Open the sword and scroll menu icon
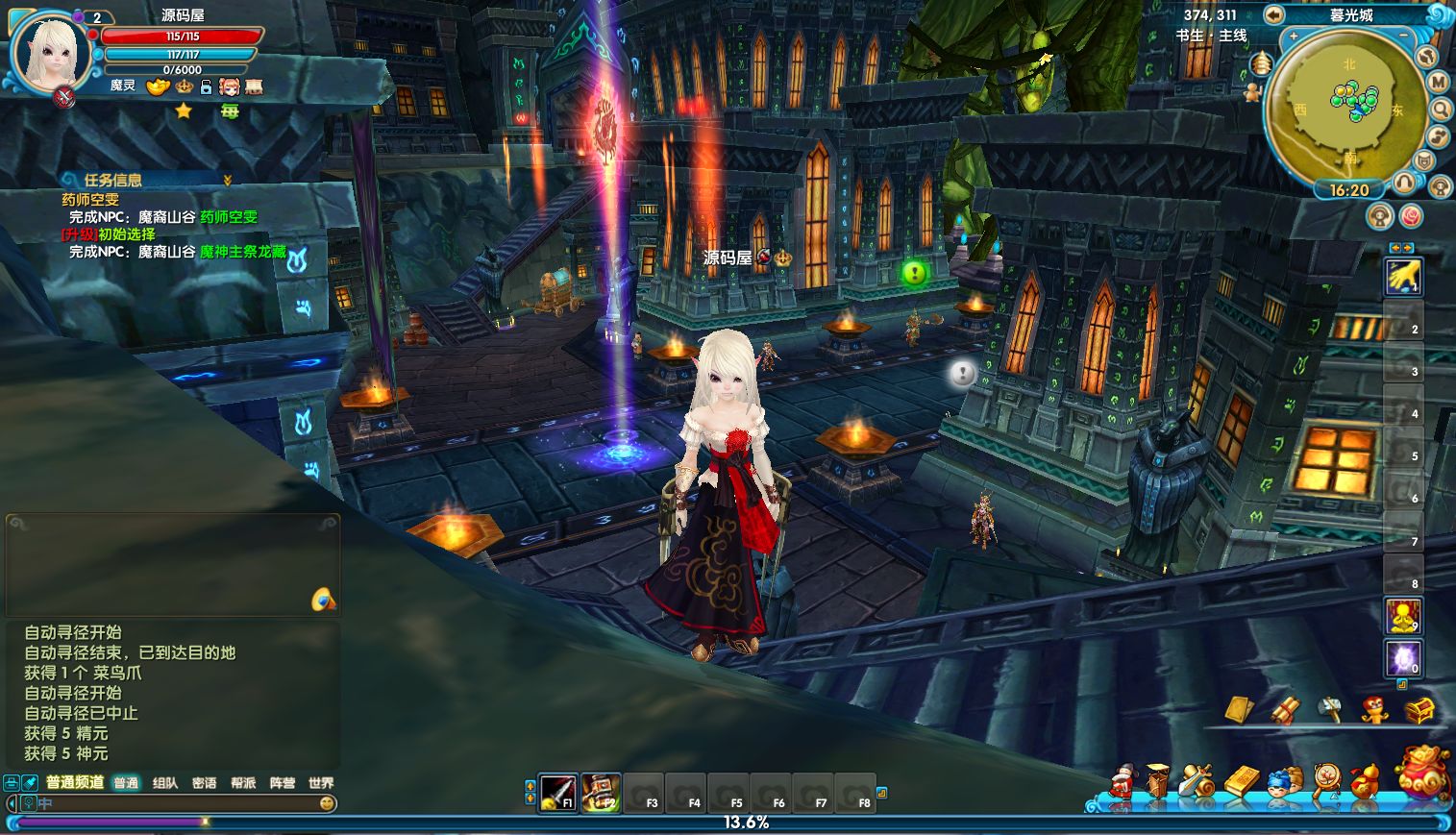Viewport: 1456px width, 835px height. pyautogui.click(x=1198, y=781)
